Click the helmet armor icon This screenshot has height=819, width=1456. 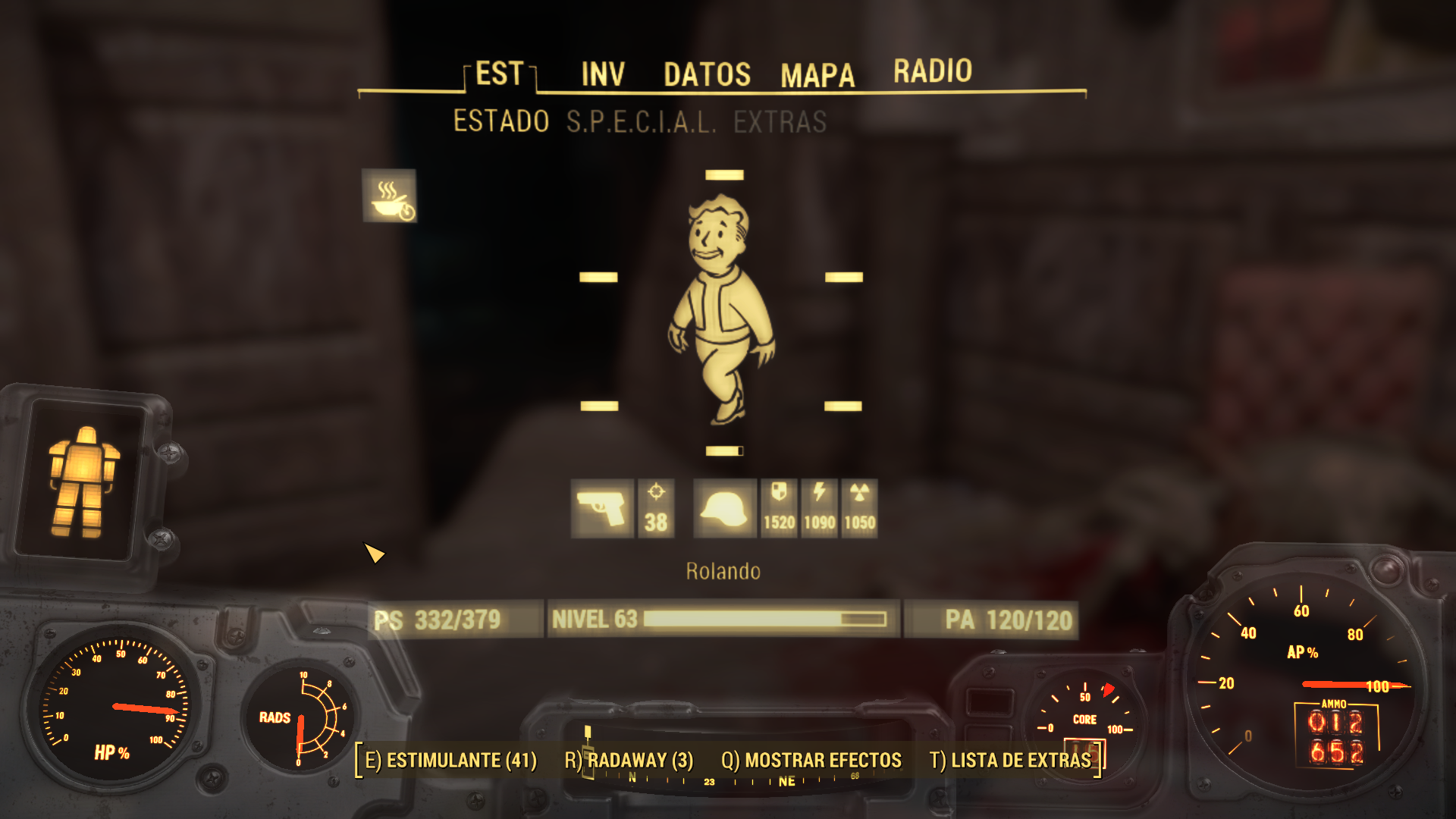coord(724,509)
